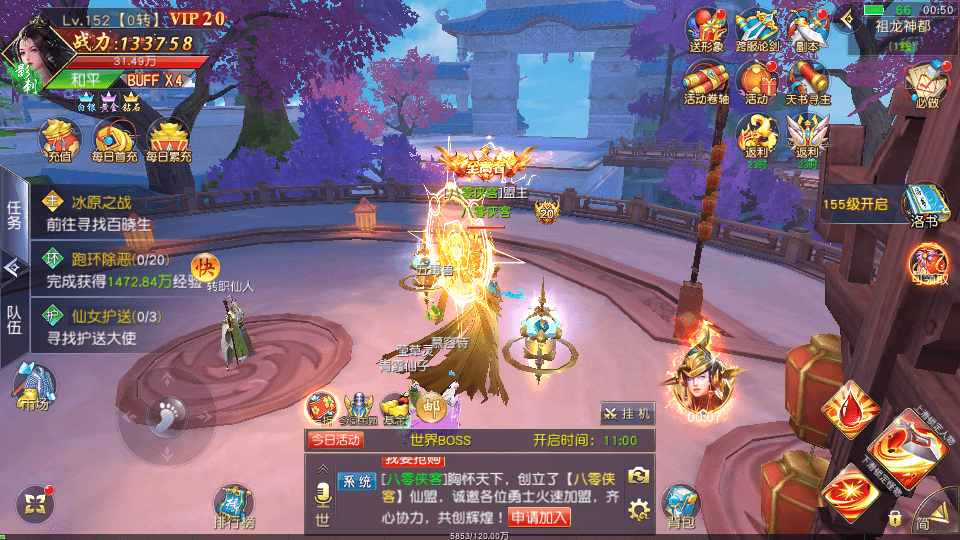This screenshot has height=540, width=960.
Task: Click the 申请加入 apply to join button
Action: click(x=540, y=517)
